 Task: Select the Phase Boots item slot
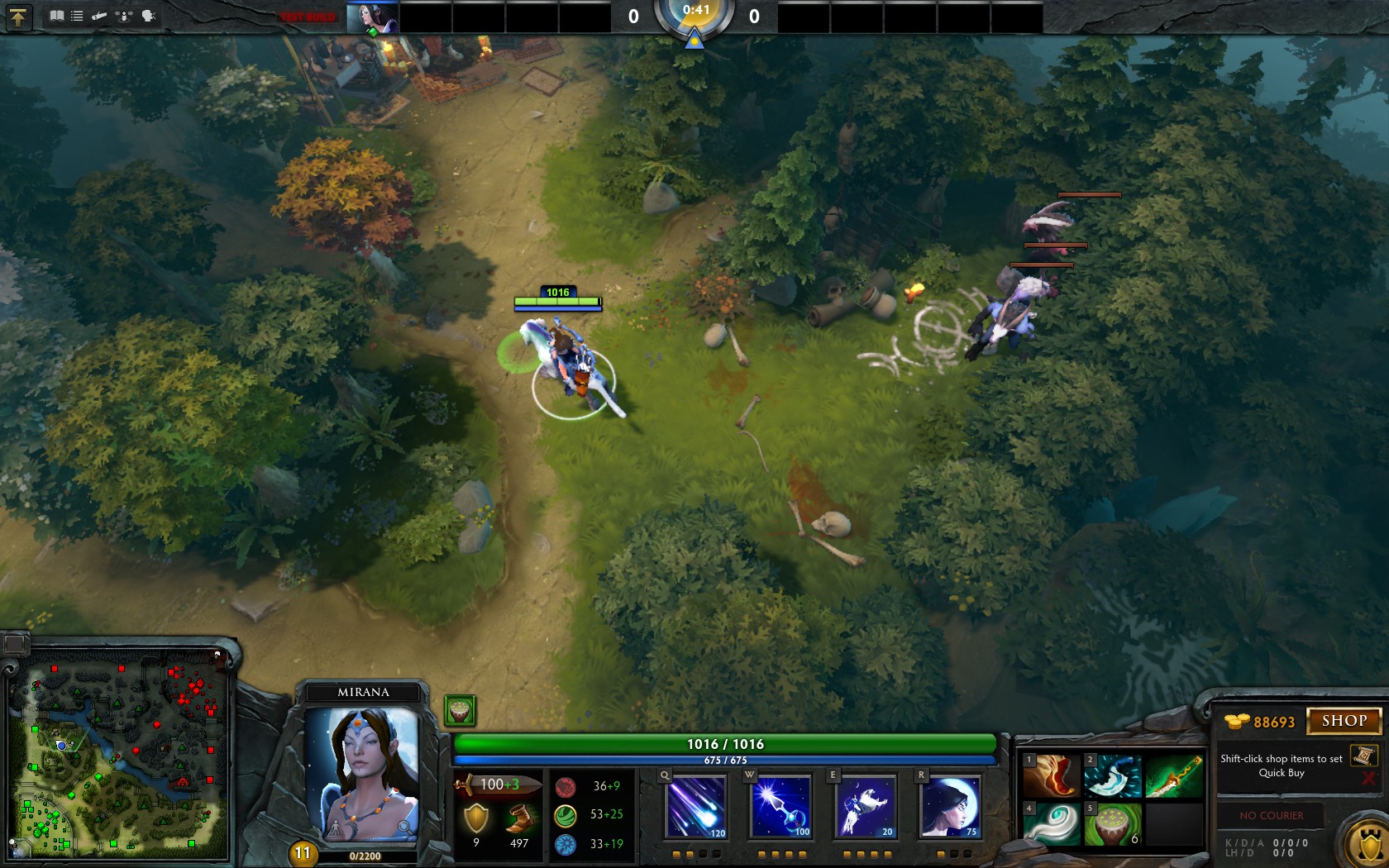(1052, 775)
